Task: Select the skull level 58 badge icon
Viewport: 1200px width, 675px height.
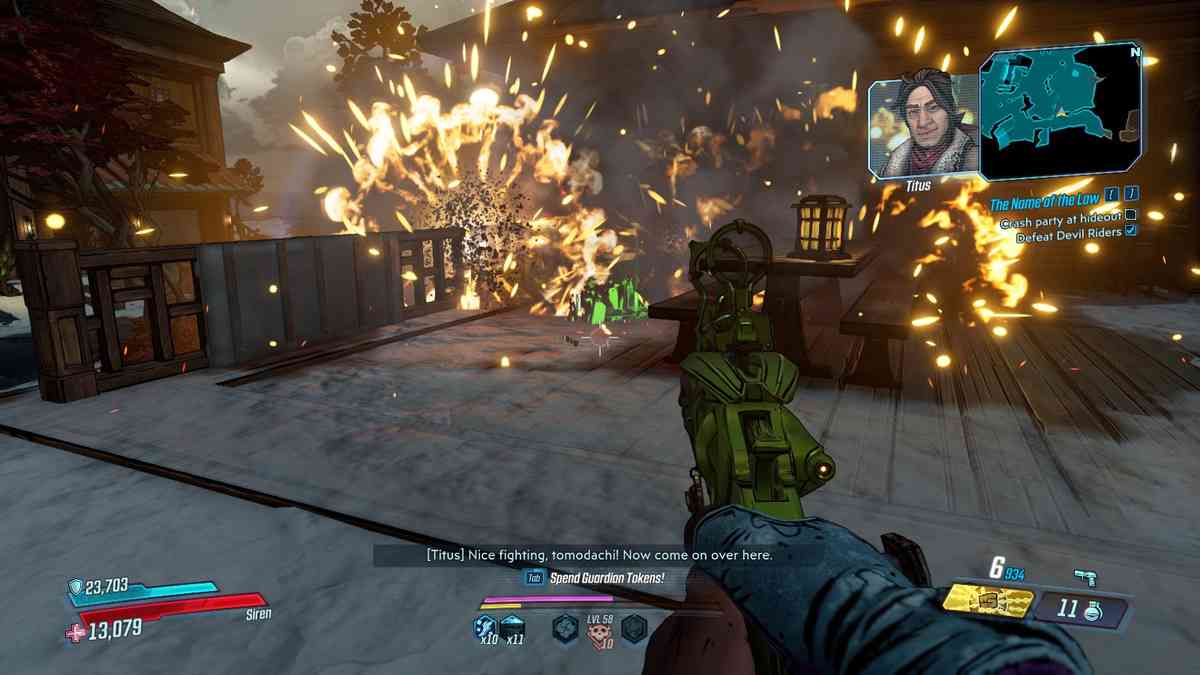Action: (x=600, y=629)
